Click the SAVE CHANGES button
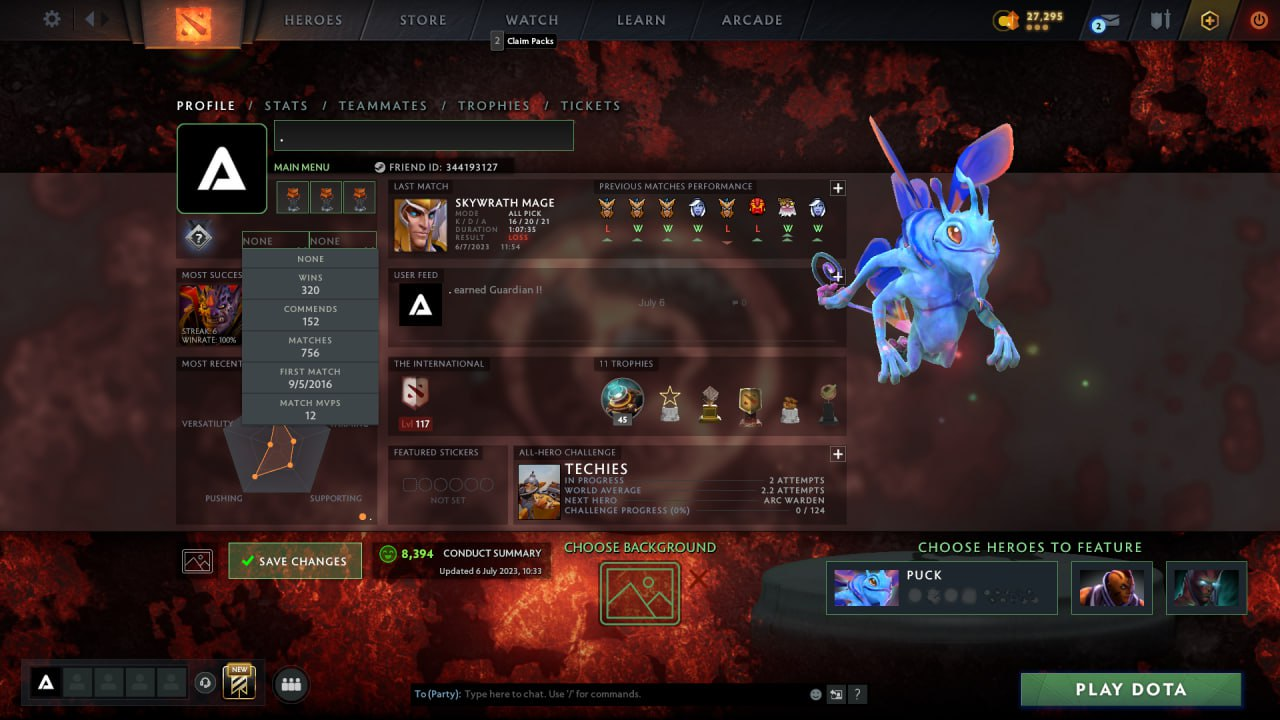 click(294, 562)
